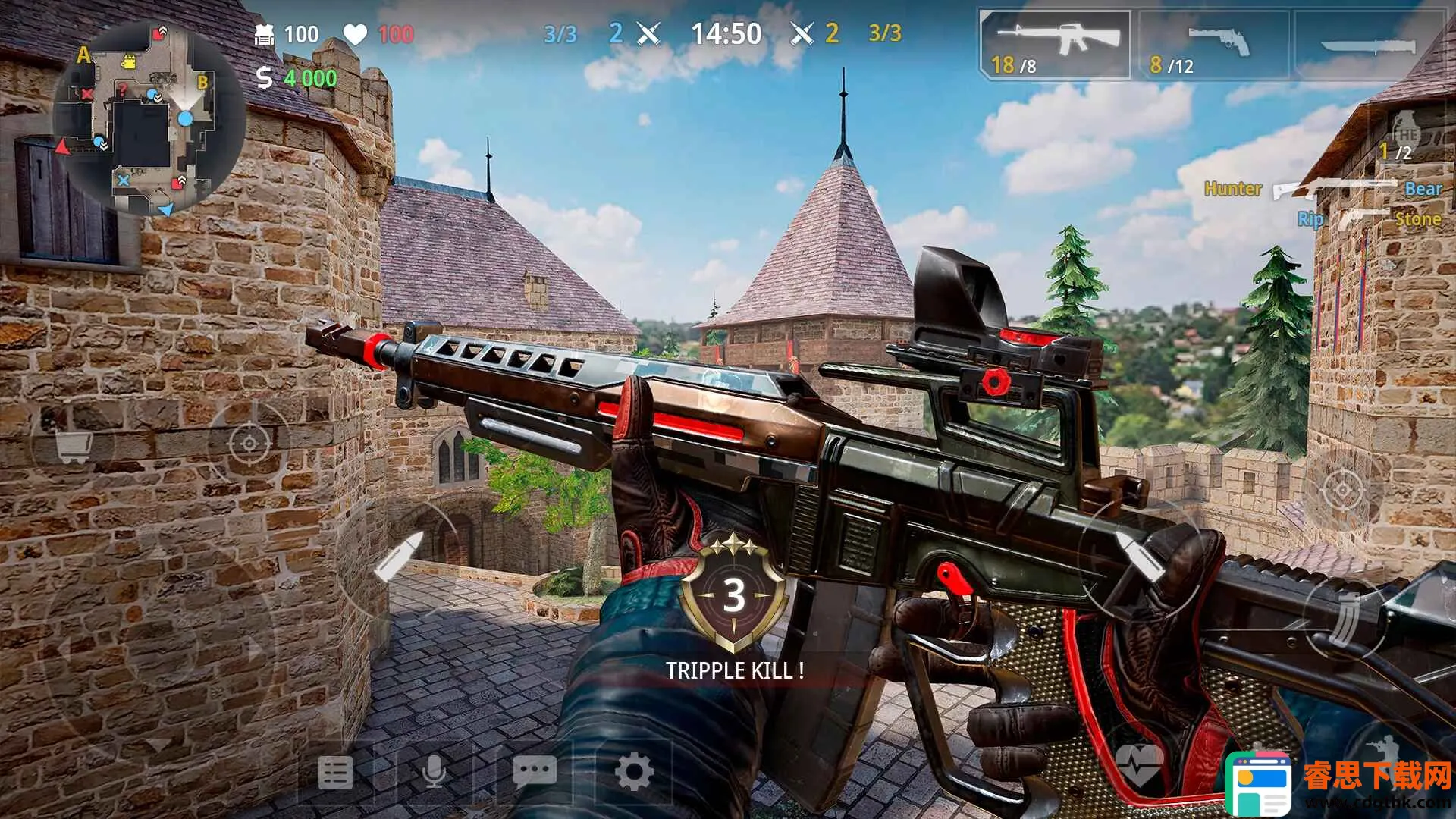This screenshot has width=1456, height=819.
Task: Switch to the revolver slot
Action: coord(1213,45)
